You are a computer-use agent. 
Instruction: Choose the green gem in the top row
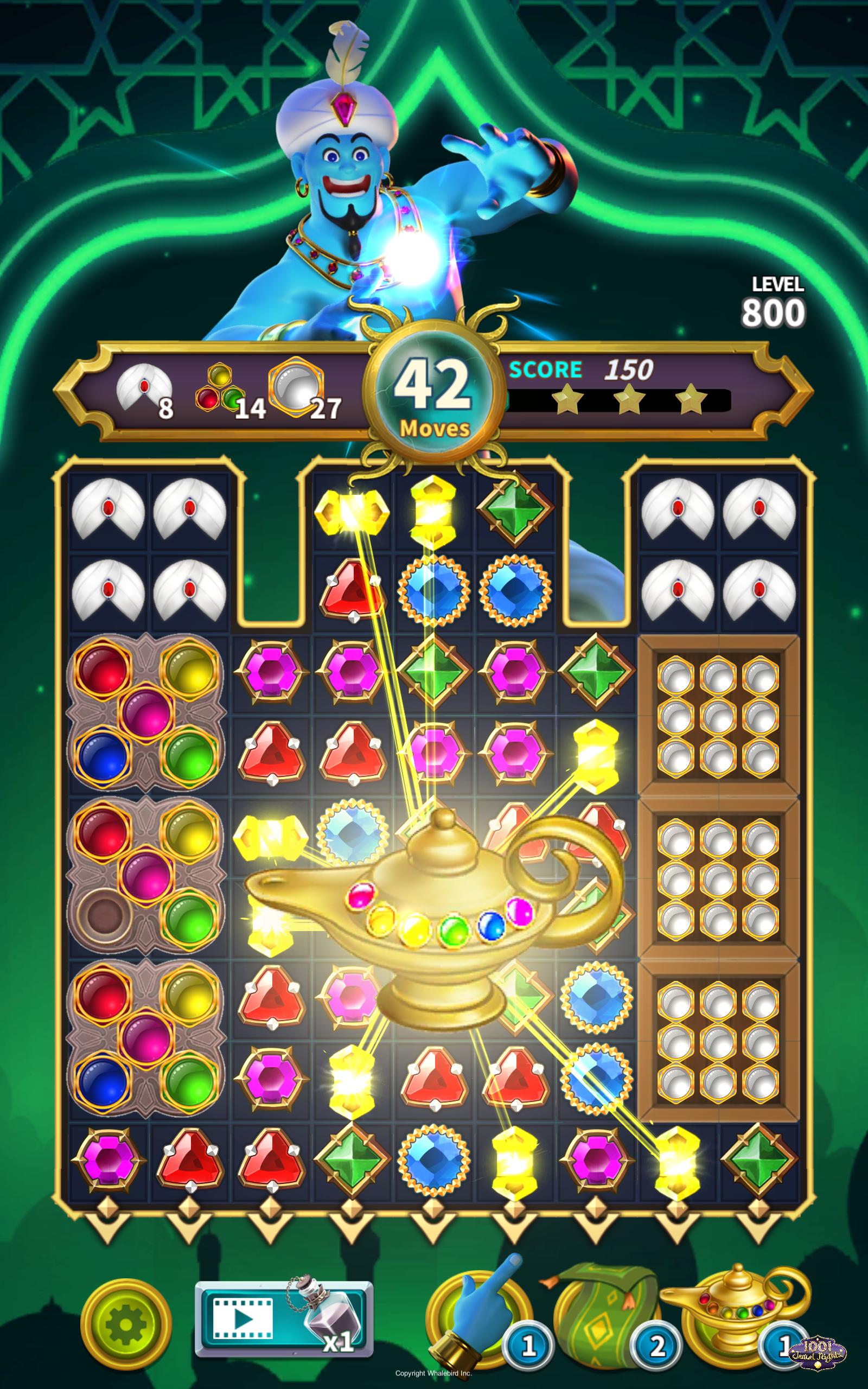tap(515, 509)
